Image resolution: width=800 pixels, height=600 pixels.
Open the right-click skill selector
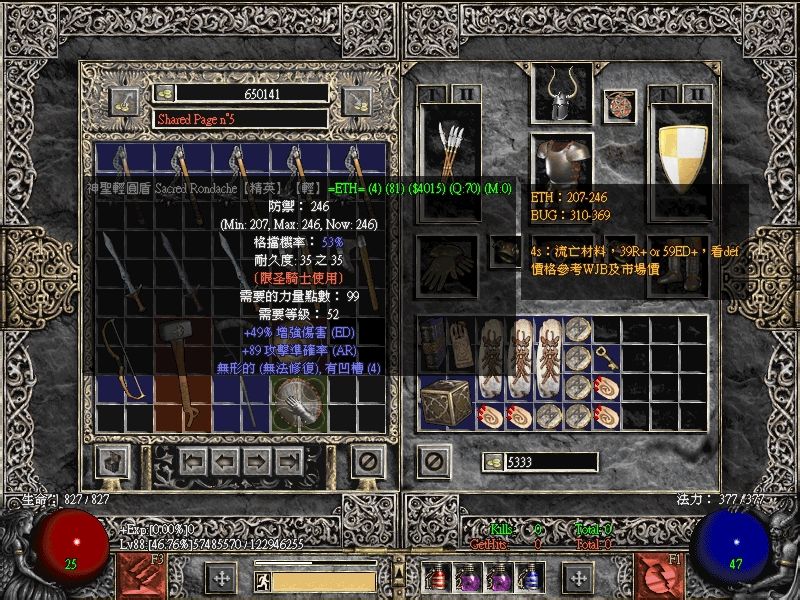(658, 574)
